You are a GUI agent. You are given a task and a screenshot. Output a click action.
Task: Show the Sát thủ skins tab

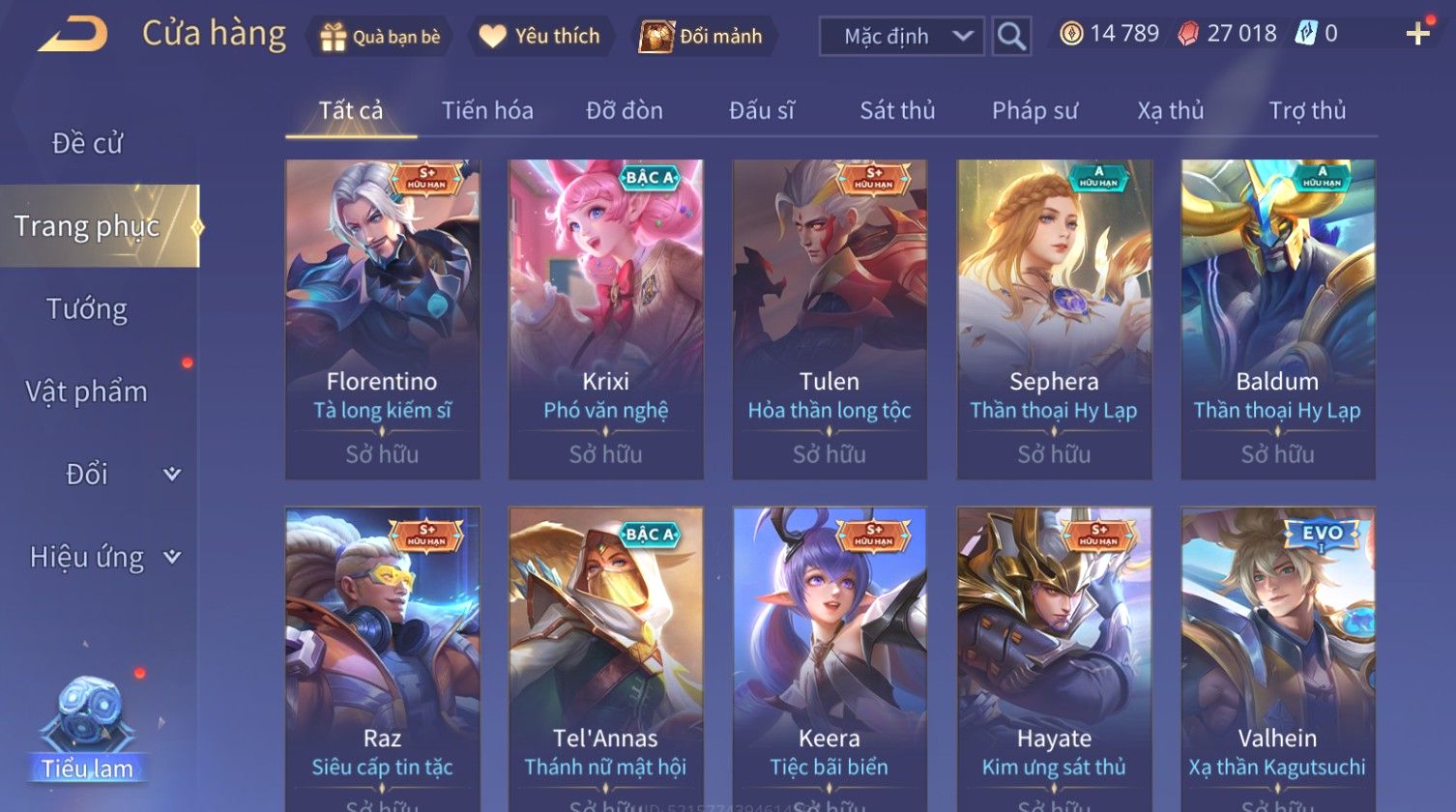click(x=897, y=111)
